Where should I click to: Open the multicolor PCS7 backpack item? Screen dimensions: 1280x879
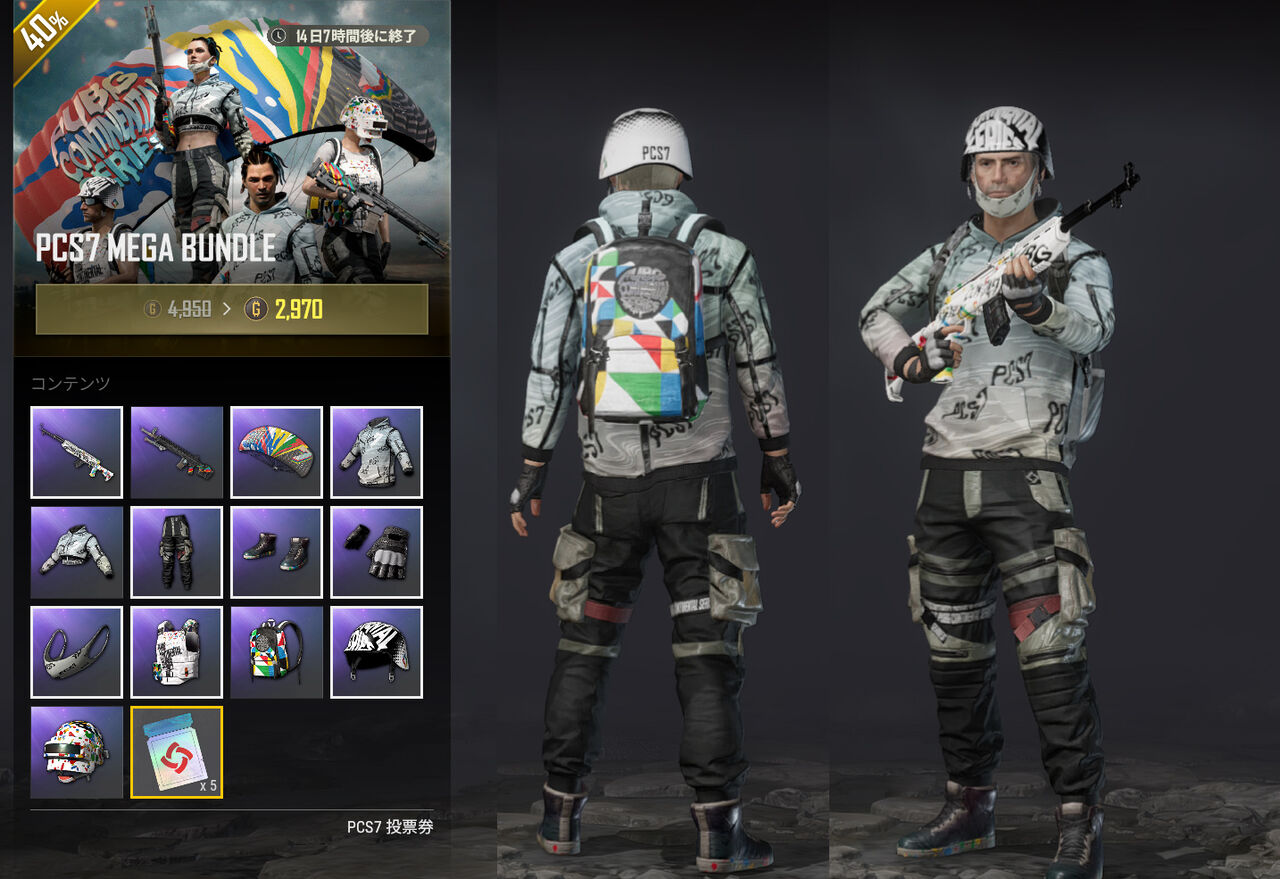(276, 652)
